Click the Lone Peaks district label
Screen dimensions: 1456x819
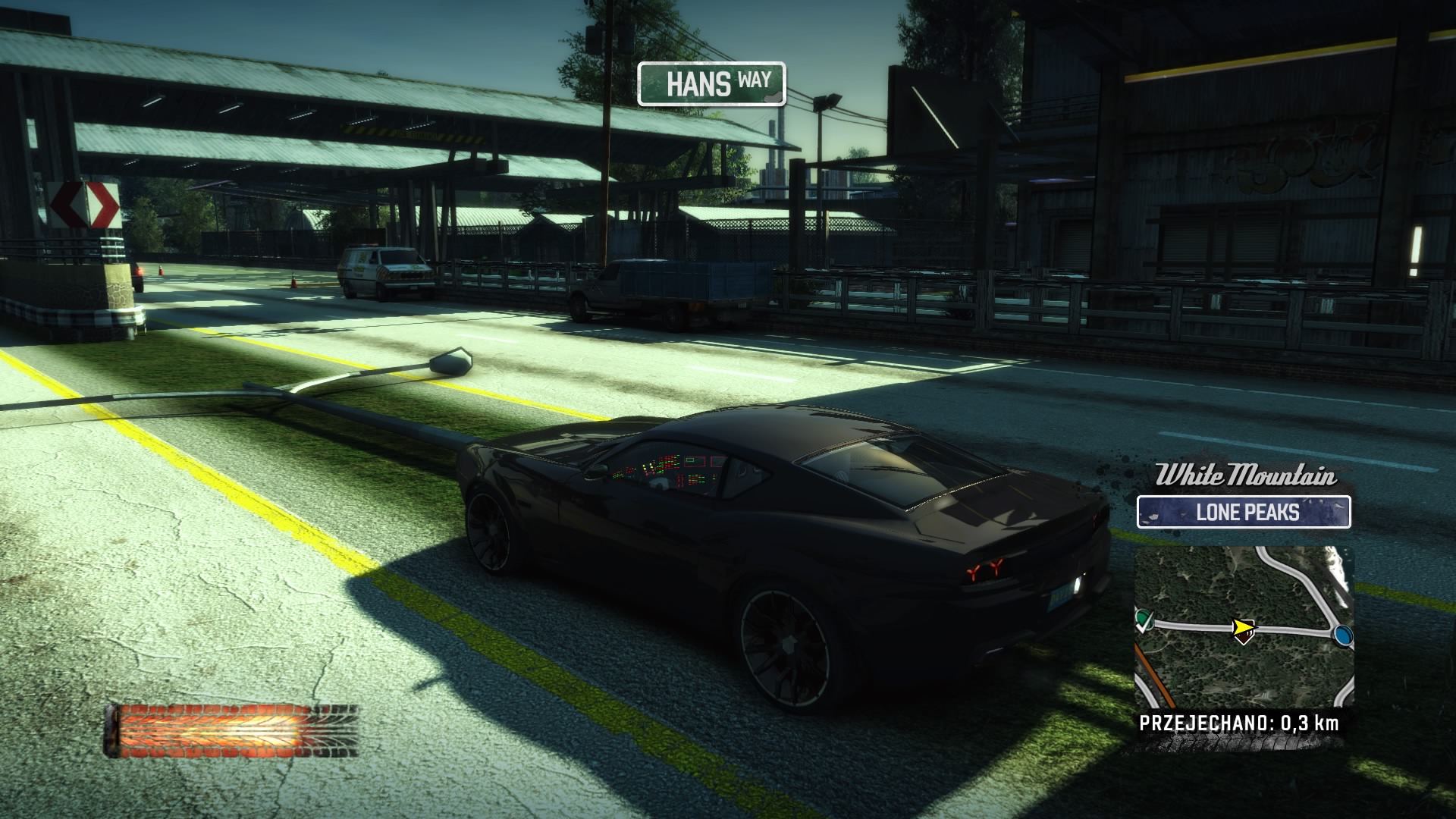(x=1244, y=512)
